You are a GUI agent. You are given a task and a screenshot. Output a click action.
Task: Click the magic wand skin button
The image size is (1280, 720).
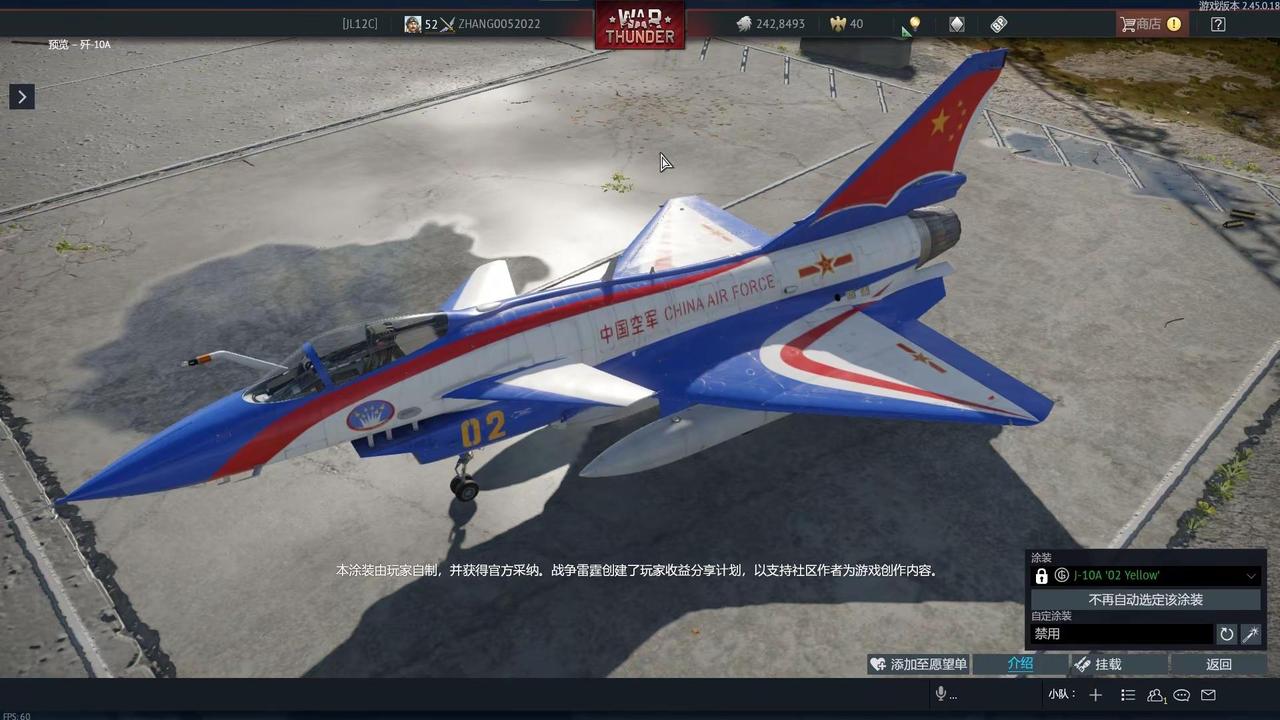1250,634
